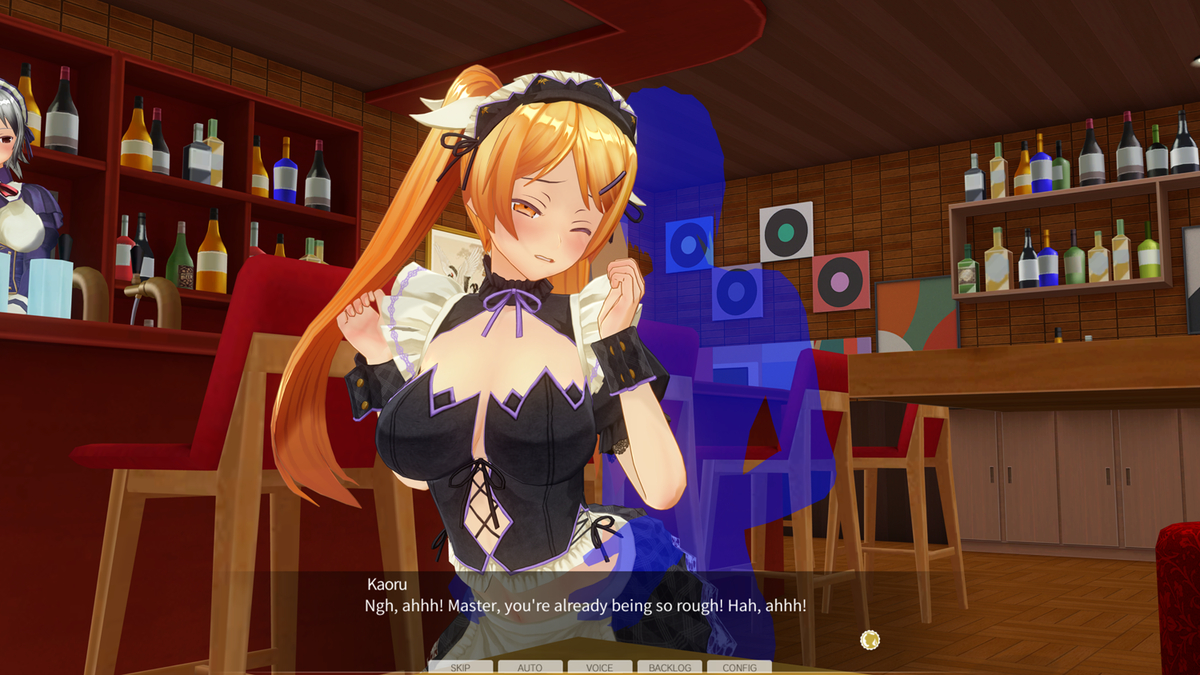Turn on AUTO text advance
Image resolution: width=1200 pixels, height=675 pixels.
coord(530,667)
